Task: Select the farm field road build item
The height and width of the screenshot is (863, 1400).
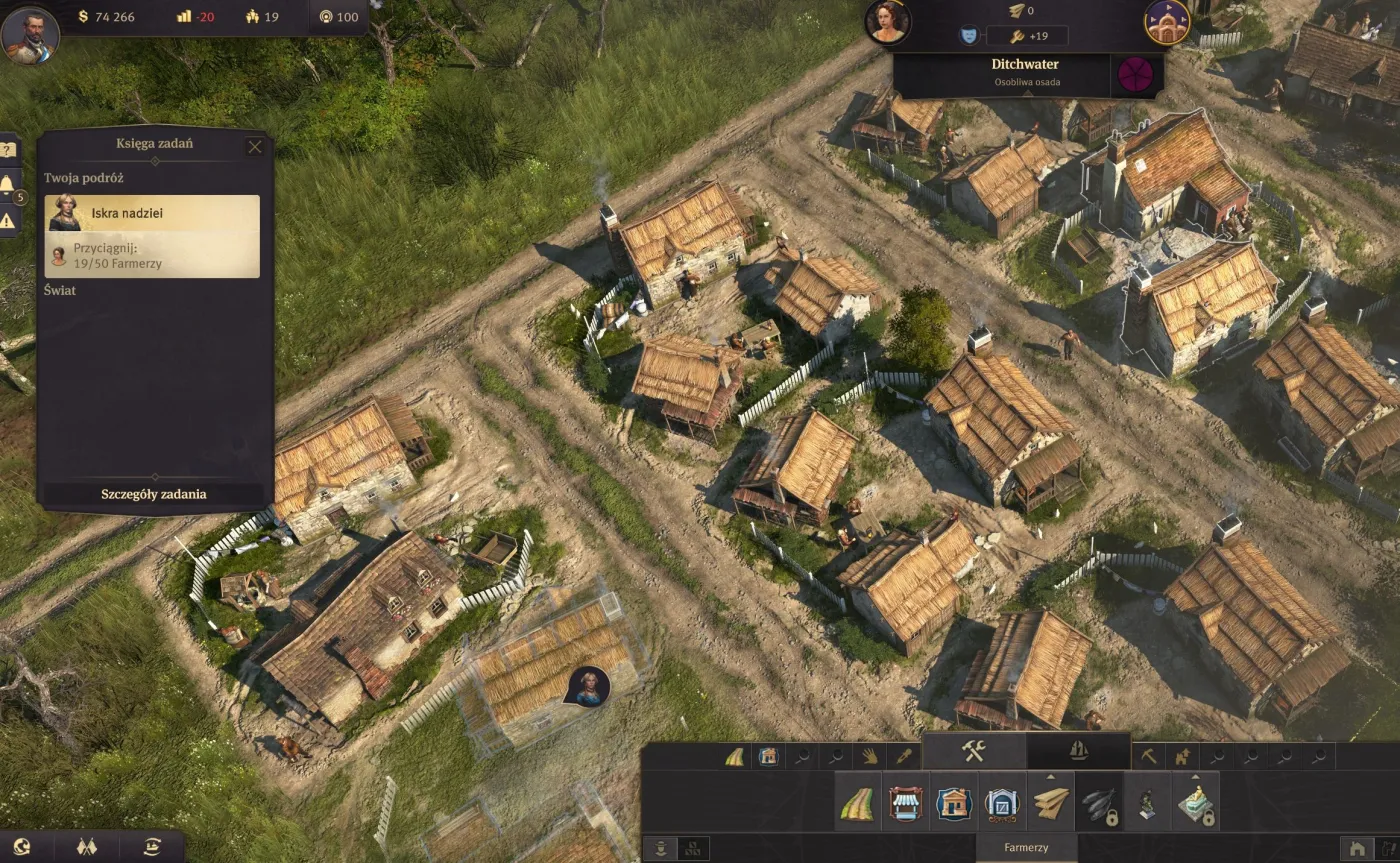Action: point(857,803)
